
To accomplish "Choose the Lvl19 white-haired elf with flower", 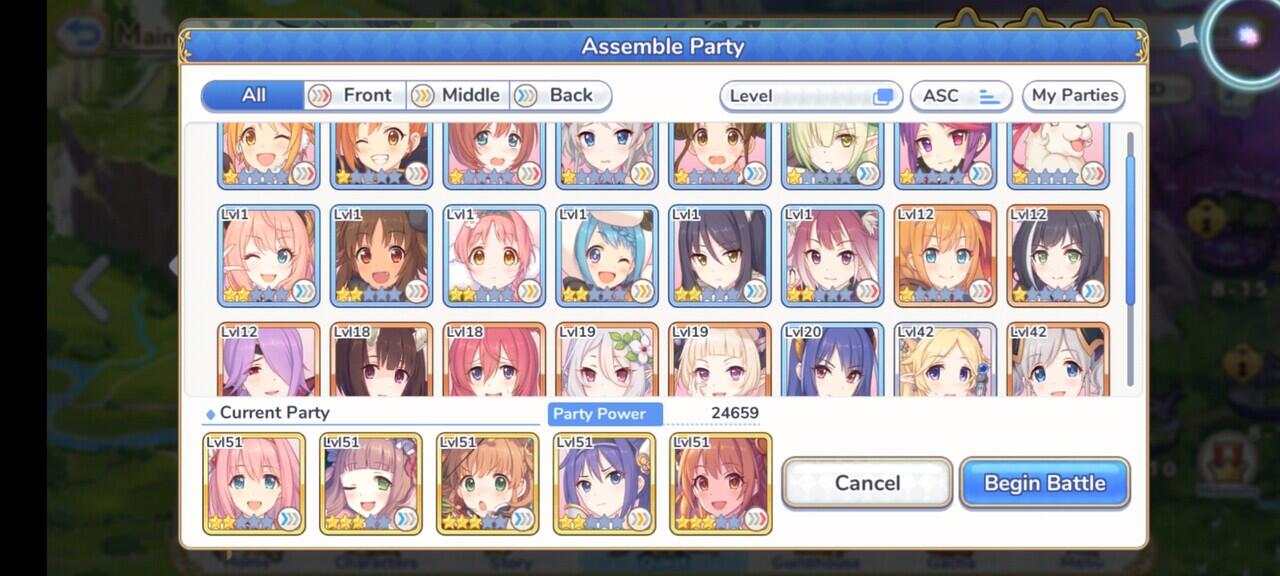I will [607, 360].
